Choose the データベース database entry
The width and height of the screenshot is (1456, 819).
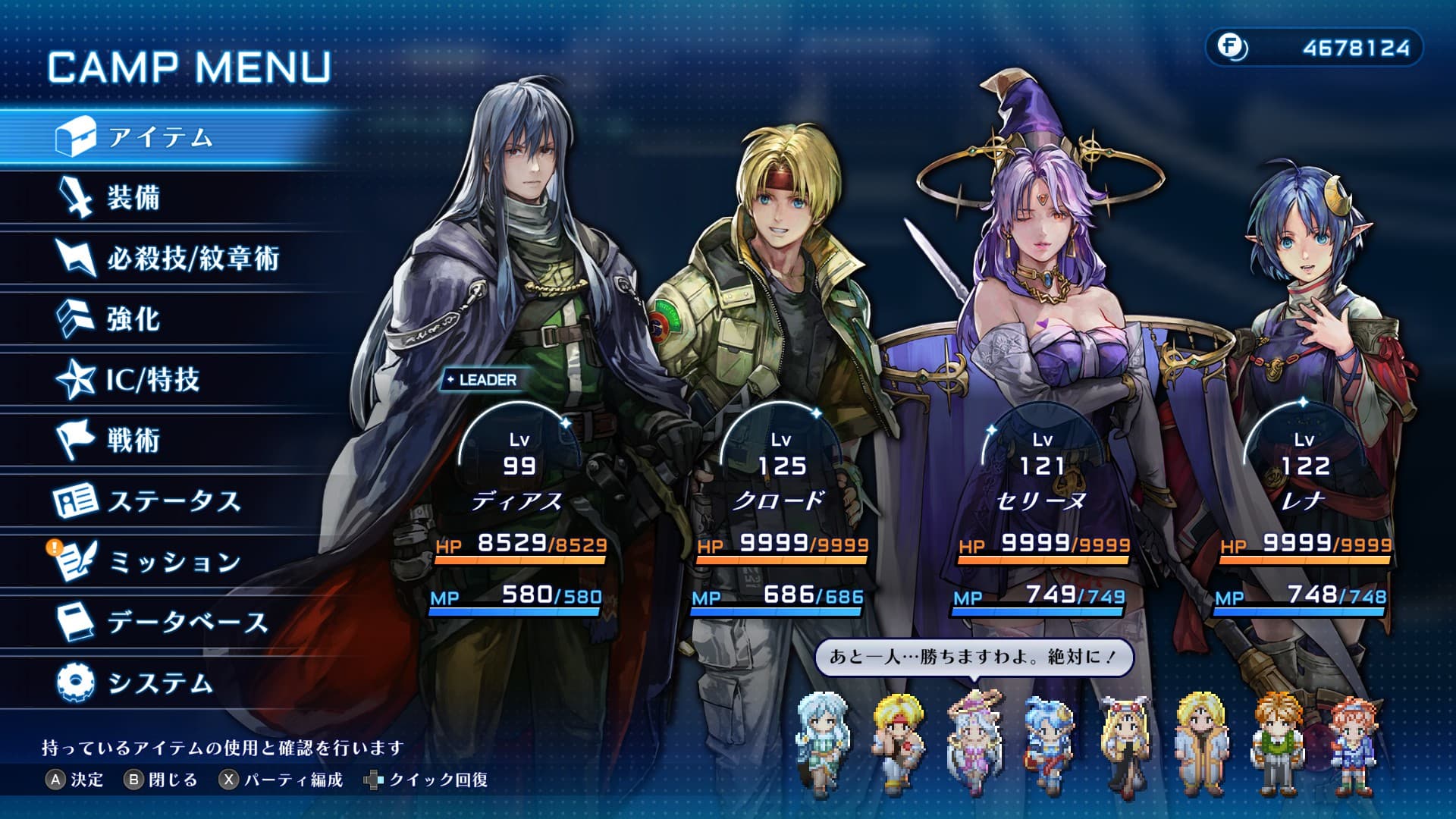[x=187, y=623]
